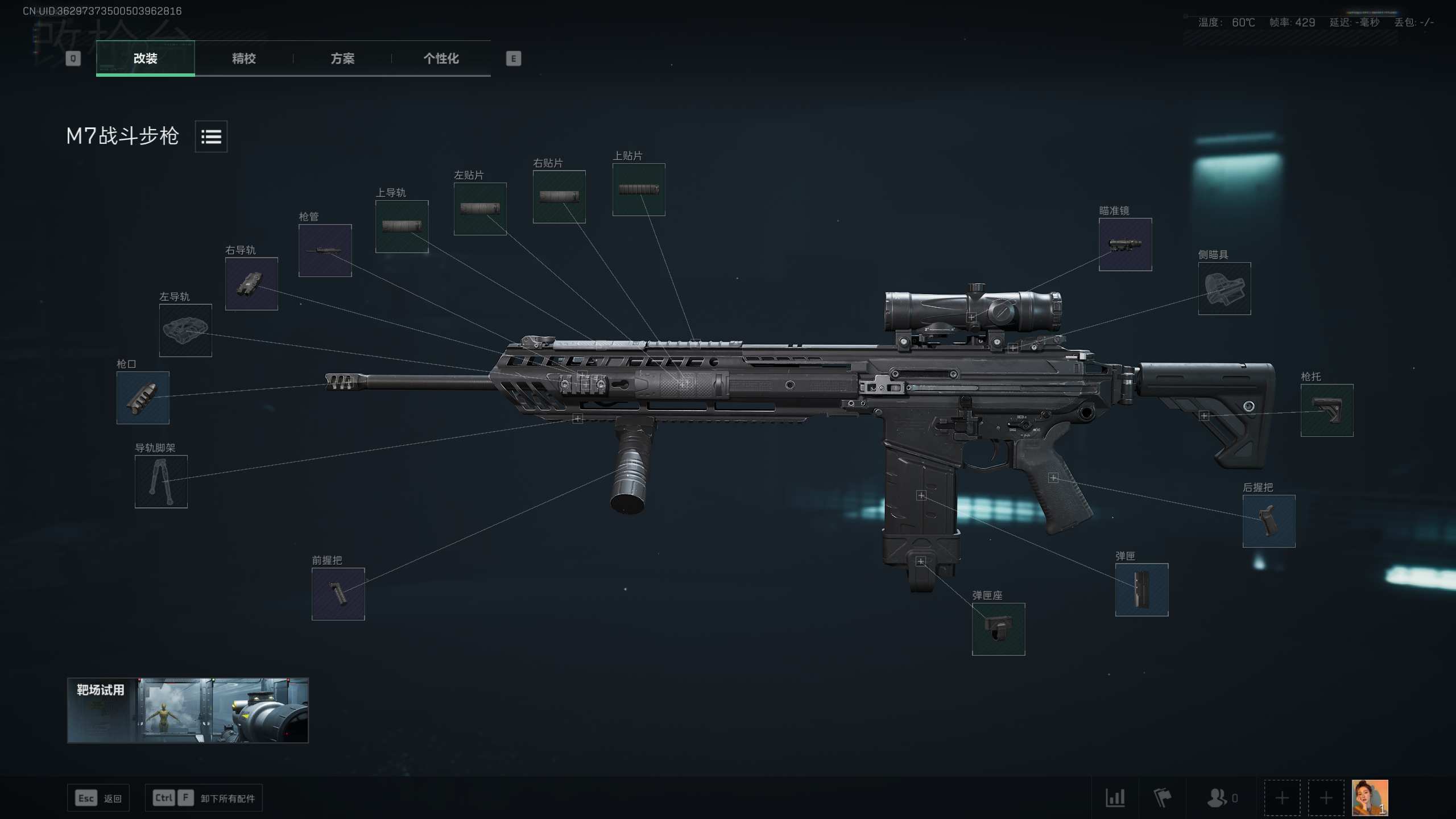The height and width of the screenshot is (819, 1456).
Task: Select the 导轨脚架 bipod slot
Action: (161, 481)
